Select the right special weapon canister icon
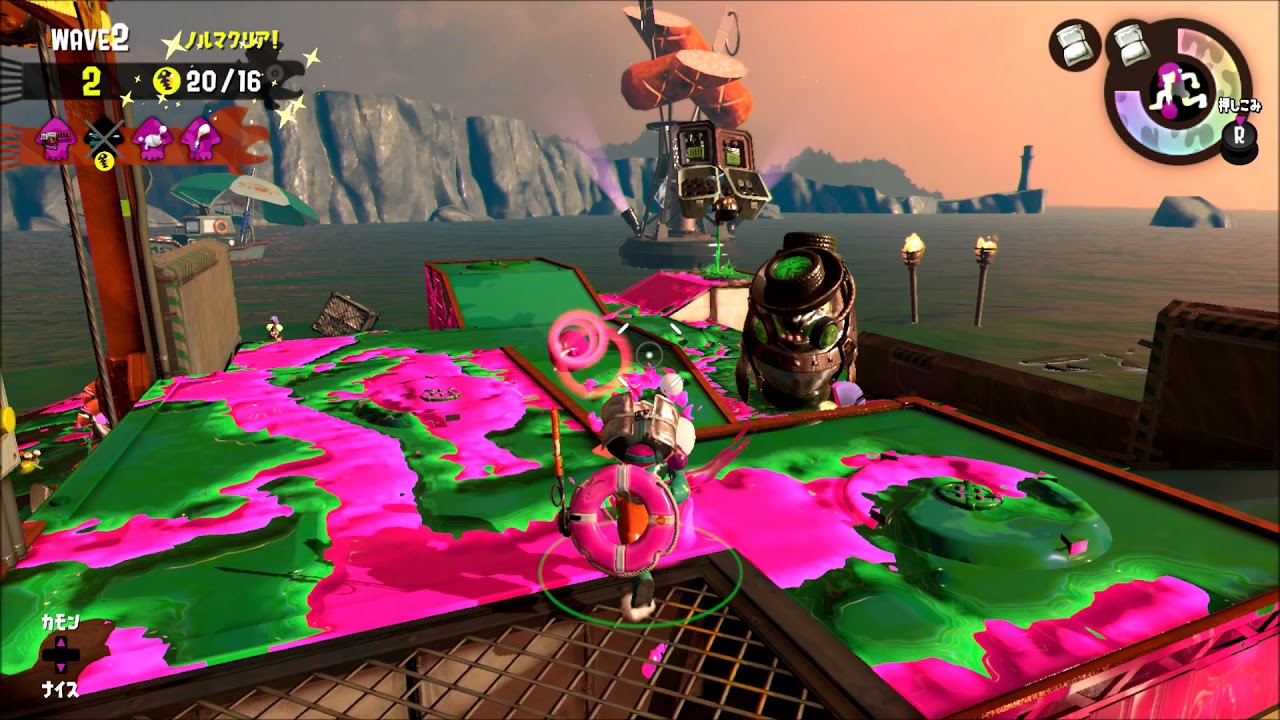 (1132, 45)
